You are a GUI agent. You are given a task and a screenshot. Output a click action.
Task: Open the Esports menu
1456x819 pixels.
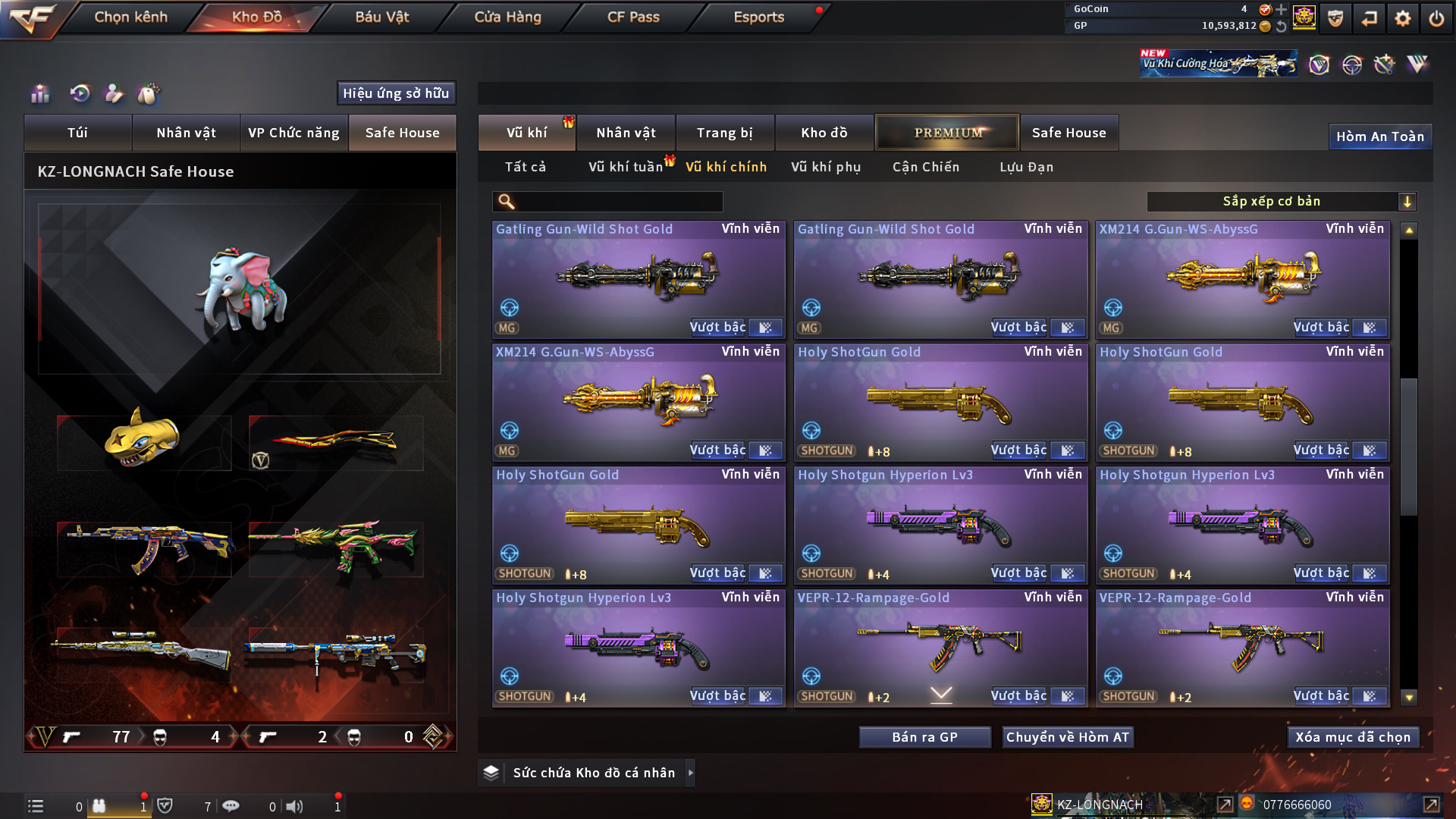(x=758, y=17)
